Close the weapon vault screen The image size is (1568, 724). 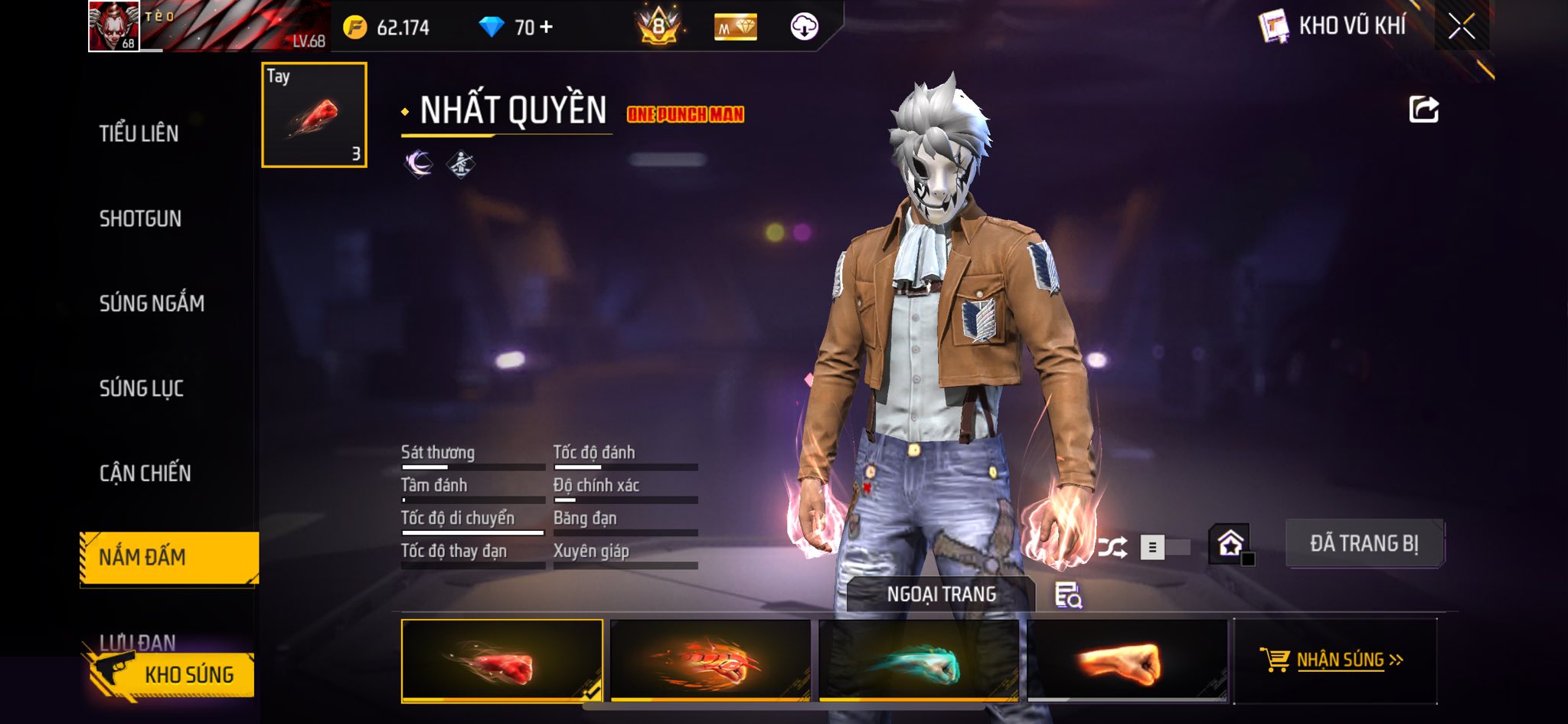point(1461,27)
